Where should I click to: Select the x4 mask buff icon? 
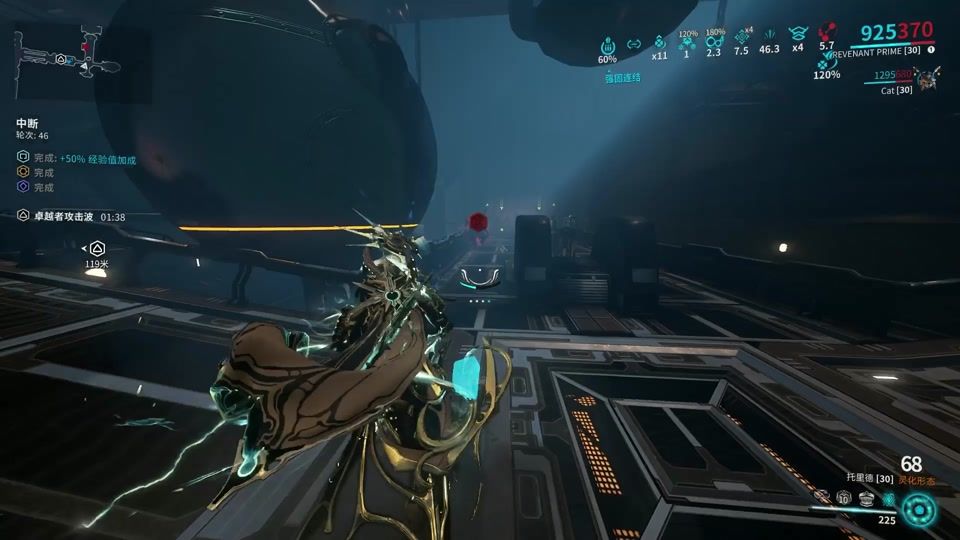click(797, 34)
